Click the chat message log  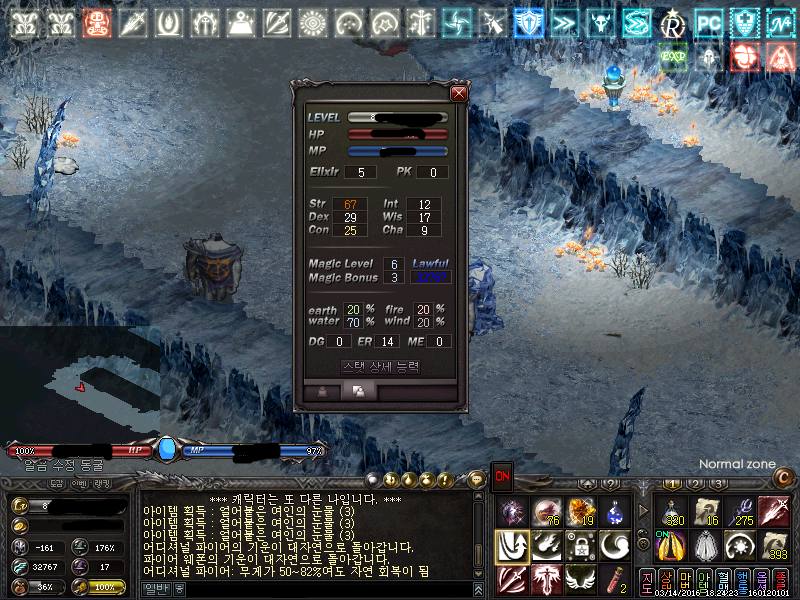click(310, 533)
